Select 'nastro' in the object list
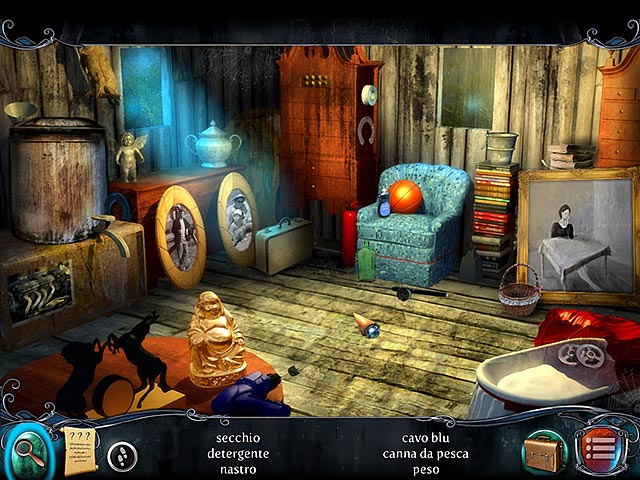Image resolution: width=640 pixels, height=480 pixels. coord(237,469)
